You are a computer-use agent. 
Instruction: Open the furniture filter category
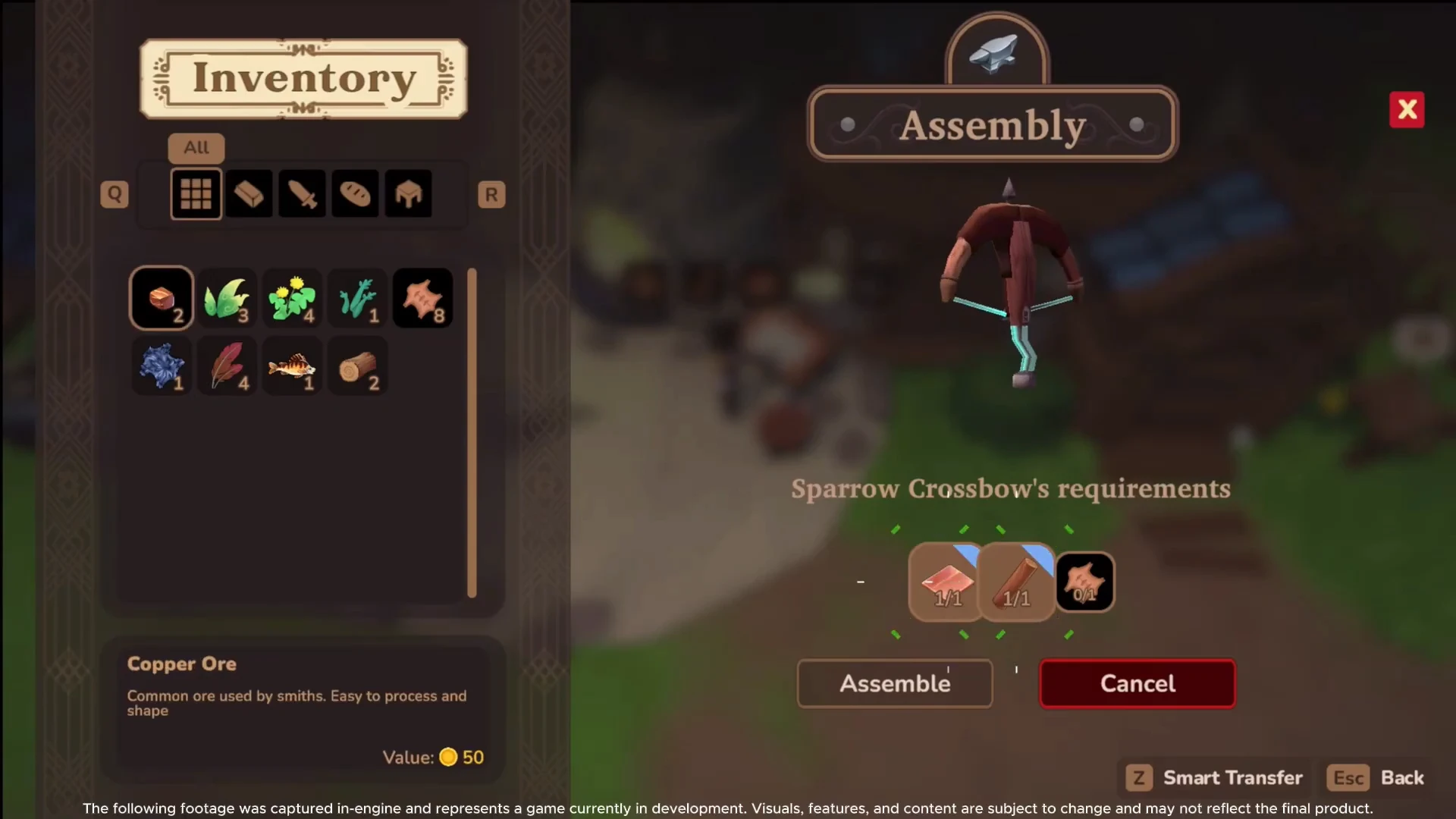(x=408, y=193)
